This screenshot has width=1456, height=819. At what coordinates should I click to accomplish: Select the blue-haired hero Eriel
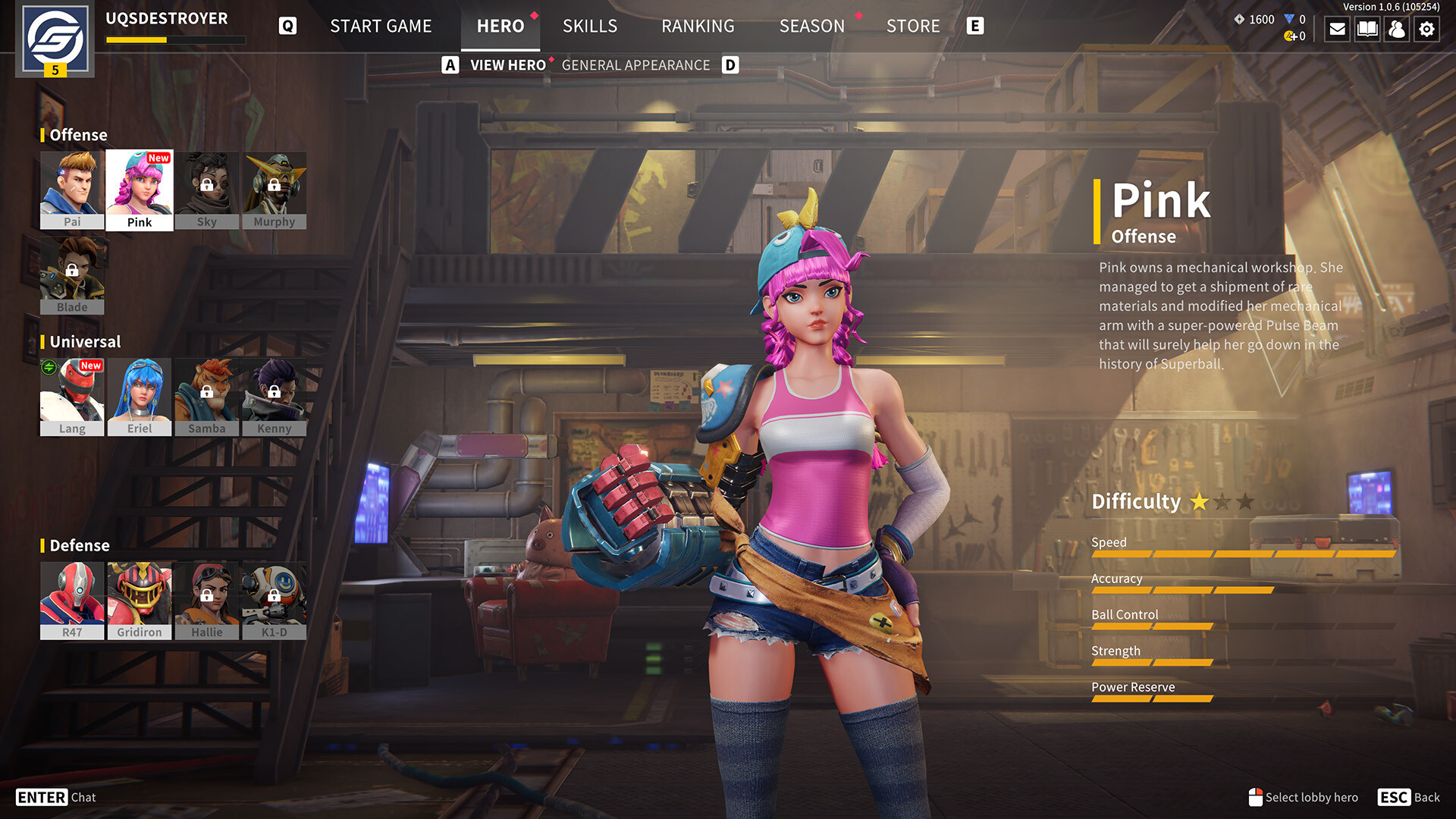pos(140,397)
